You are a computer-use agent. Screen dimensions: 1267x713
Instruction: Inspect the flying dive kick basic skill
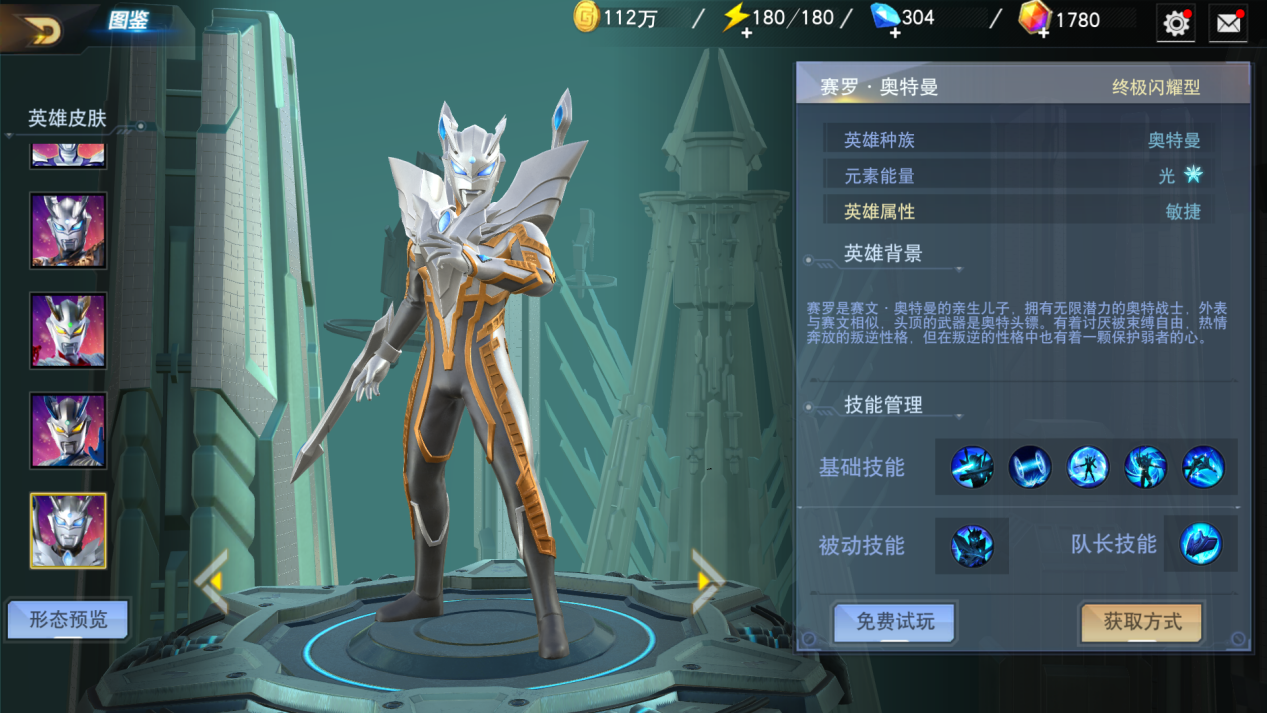coord(1203,467)
